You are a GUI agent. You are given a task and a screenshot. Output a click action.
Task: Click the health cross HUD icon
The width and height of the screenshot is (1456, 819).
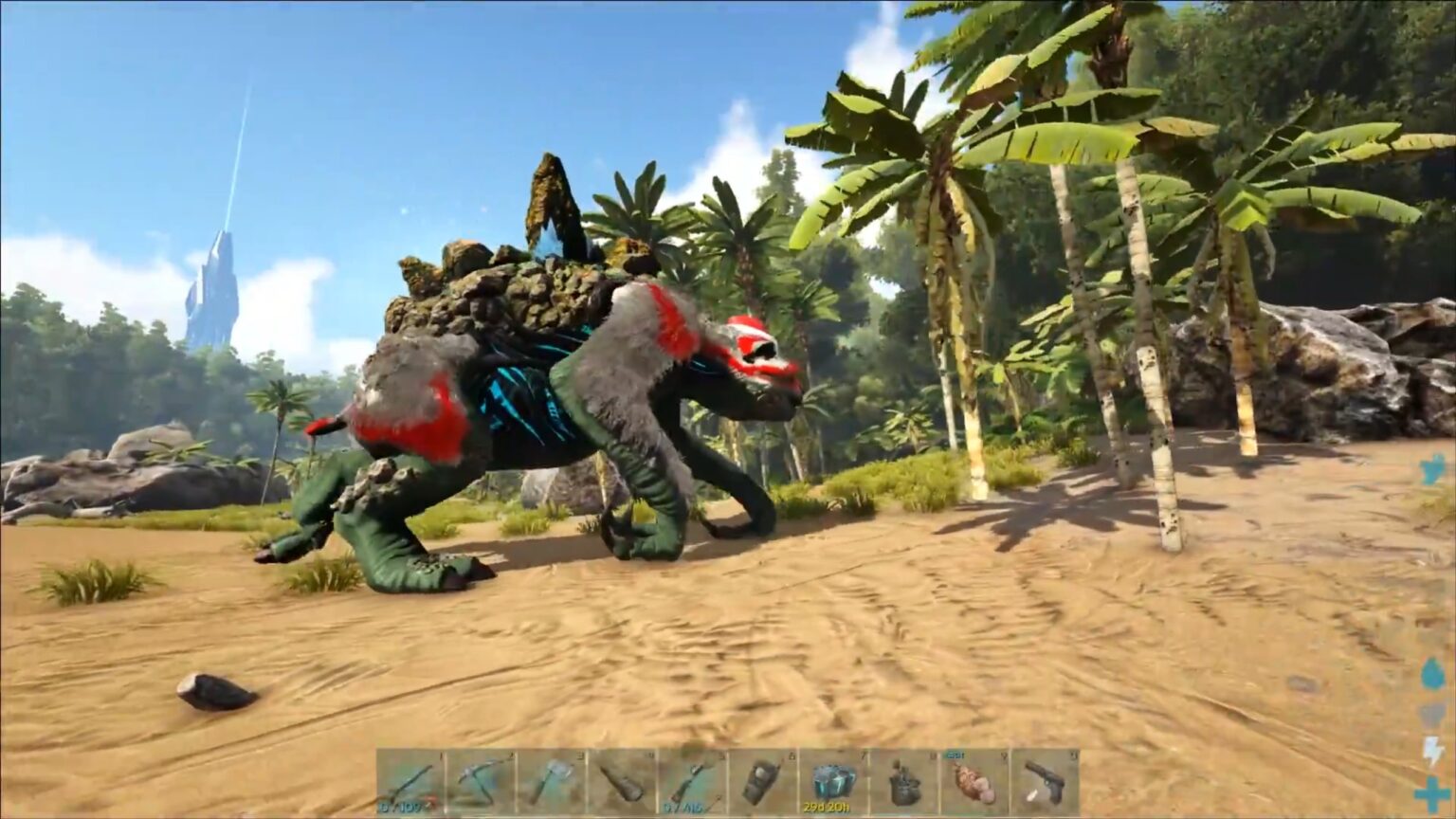(1431, 792)
